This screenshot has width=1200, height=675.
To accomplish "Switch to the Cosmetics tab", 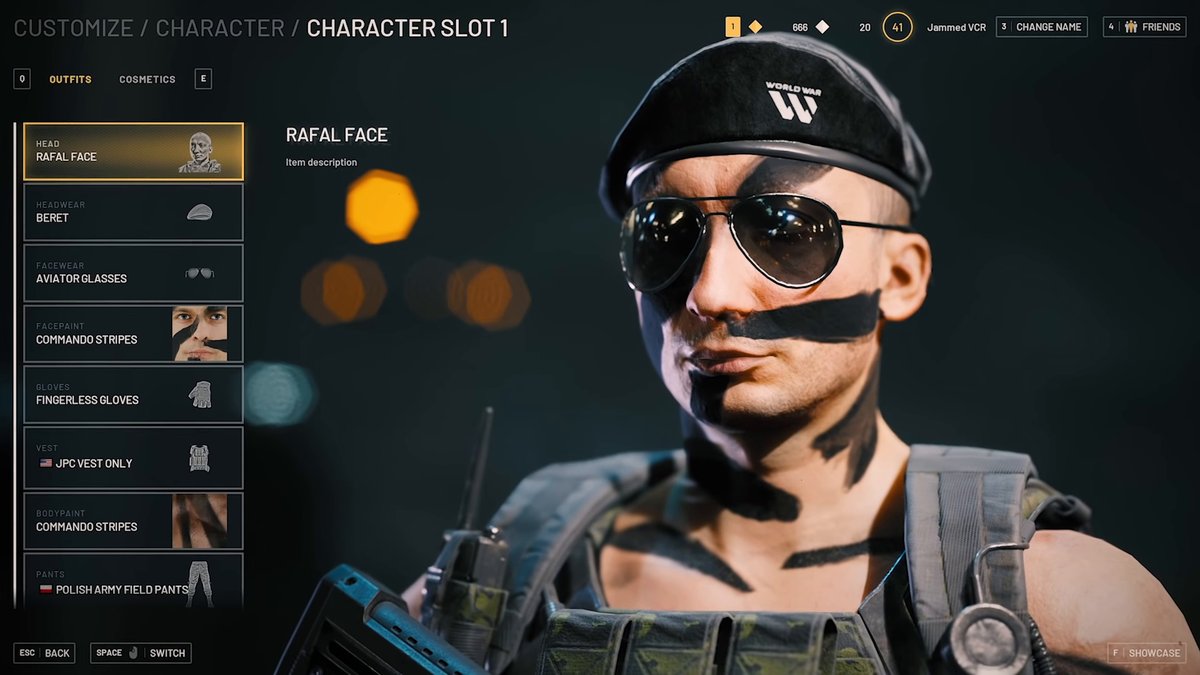I will (147, 79).
